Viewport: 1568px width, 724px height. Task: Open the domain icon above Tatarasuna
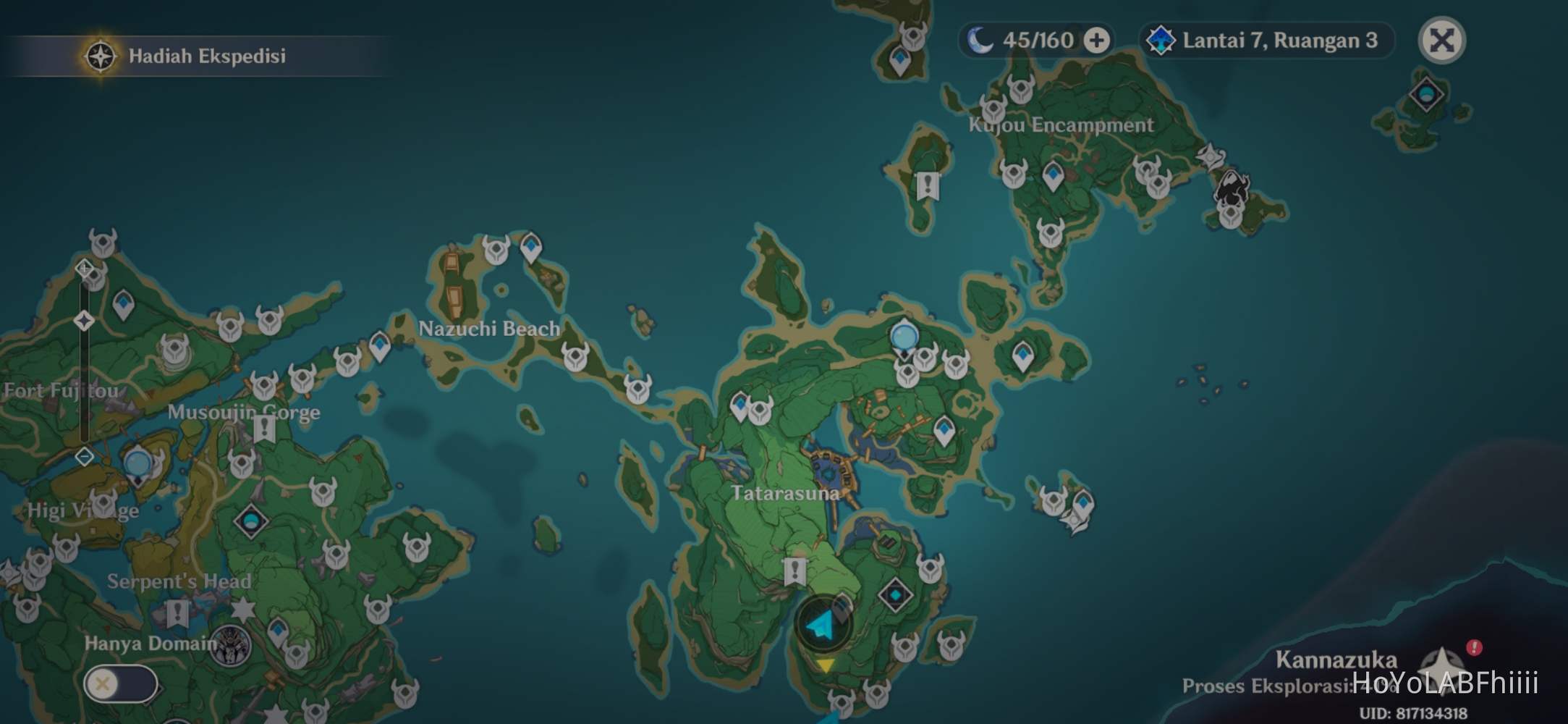[x=896, y=595]
